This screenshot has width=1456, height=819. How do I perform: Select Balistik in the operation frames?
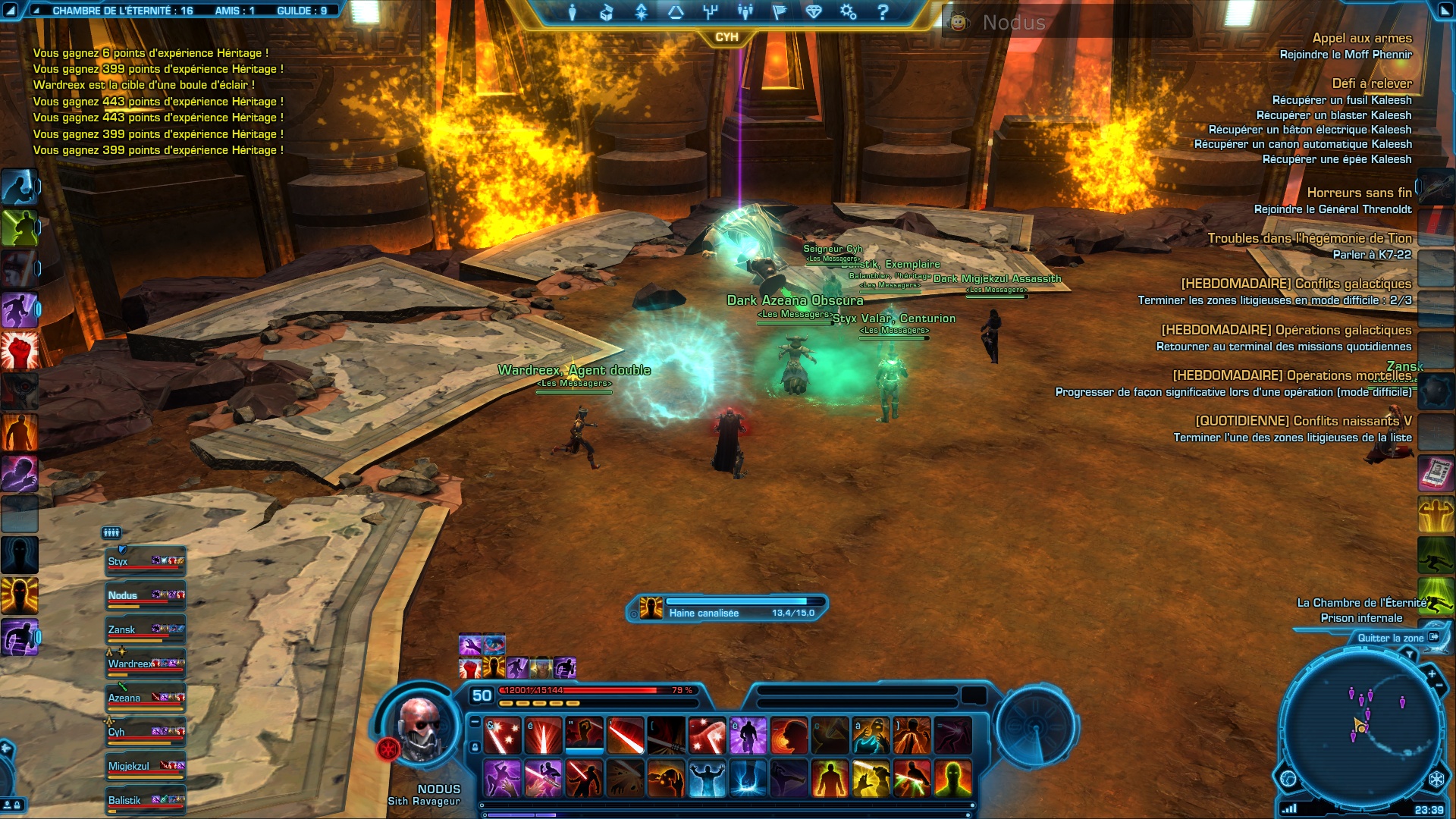tap(146, 801)
